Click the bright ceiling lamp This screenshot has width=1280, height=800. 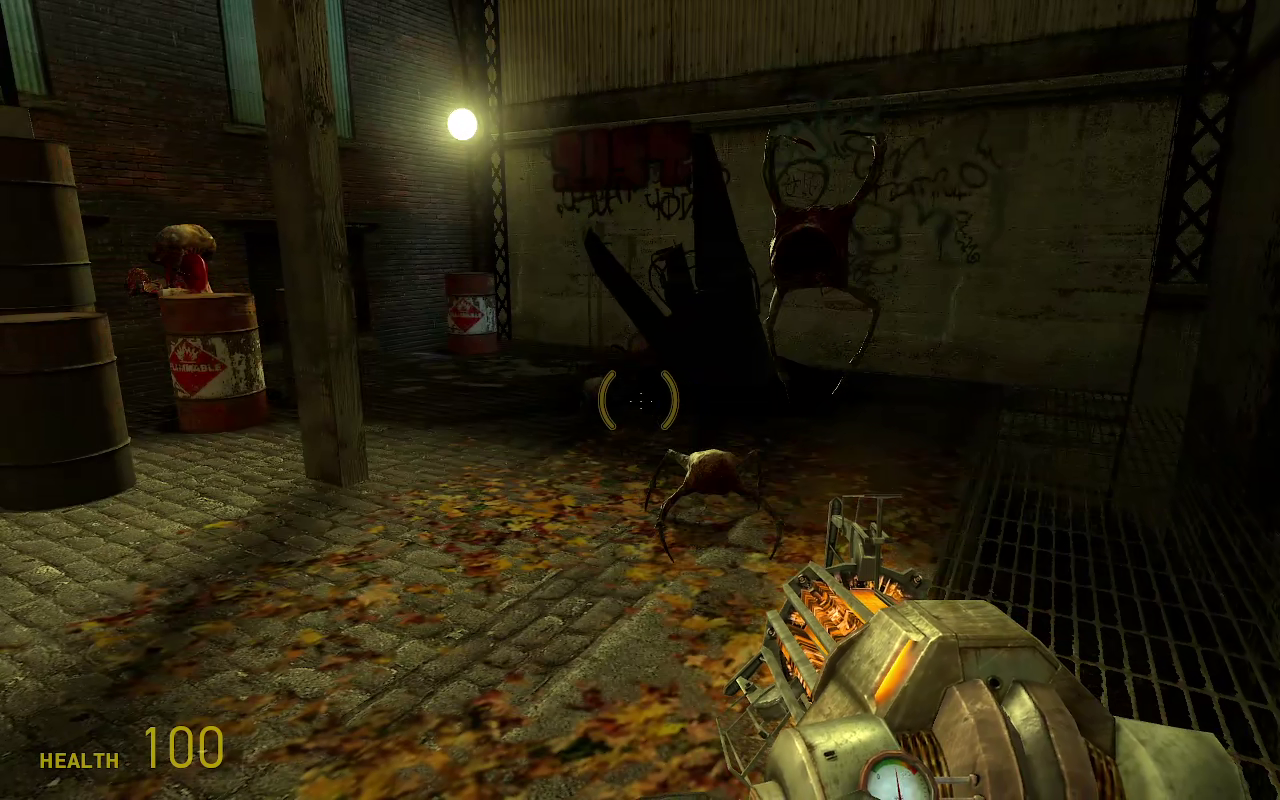click(x=462, y=124)
